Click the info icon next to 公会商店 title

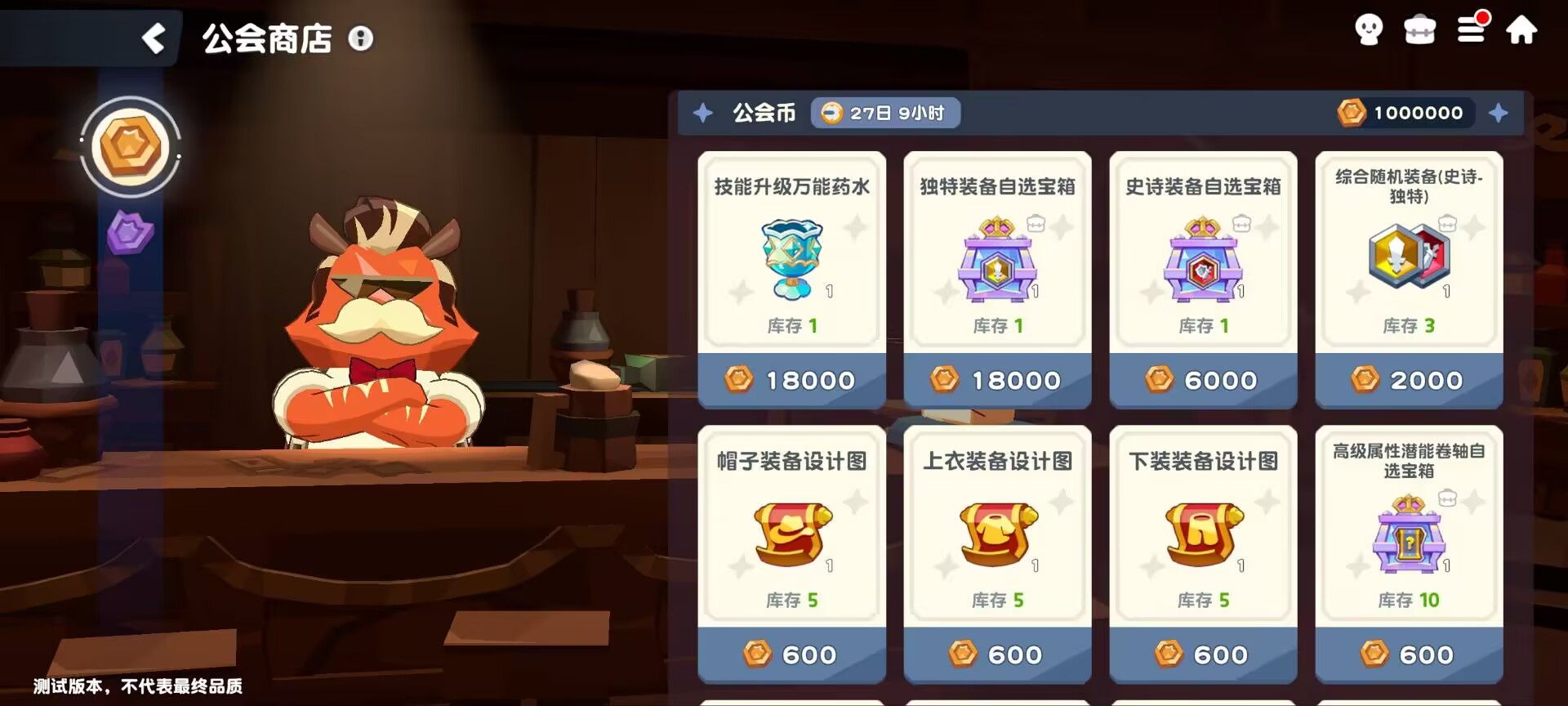362,38
